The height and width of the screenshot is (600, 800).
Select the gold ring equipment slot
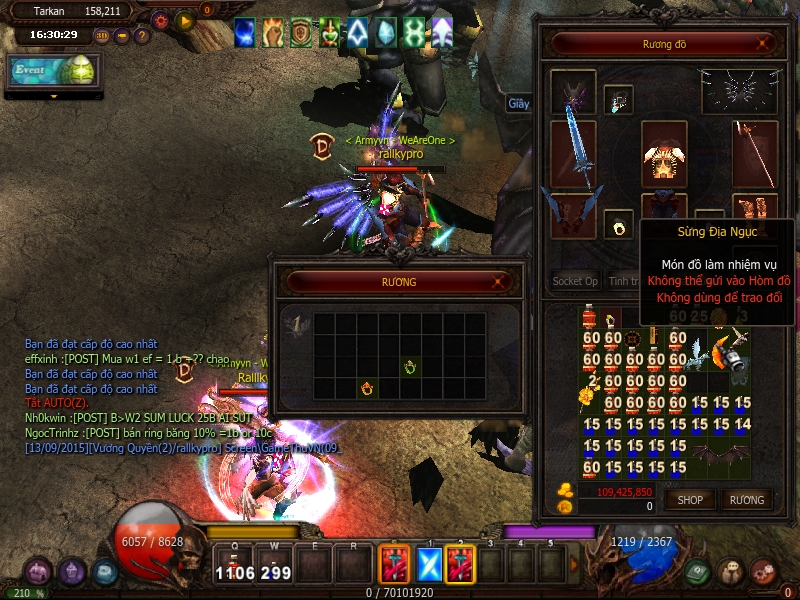[618, 224]
